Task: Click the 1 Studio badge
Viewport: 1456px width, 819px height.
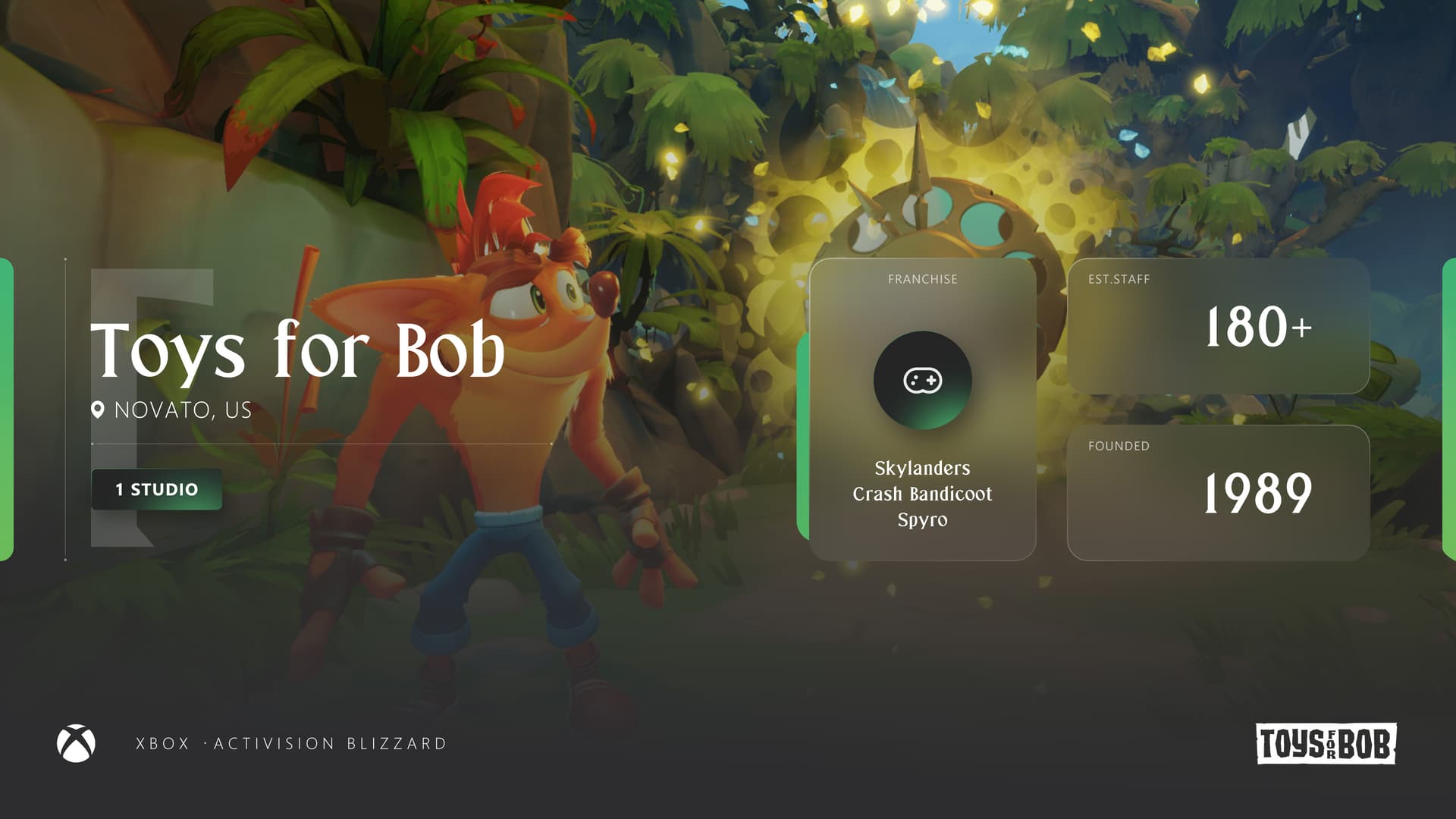Action: [x=157, y=489]
